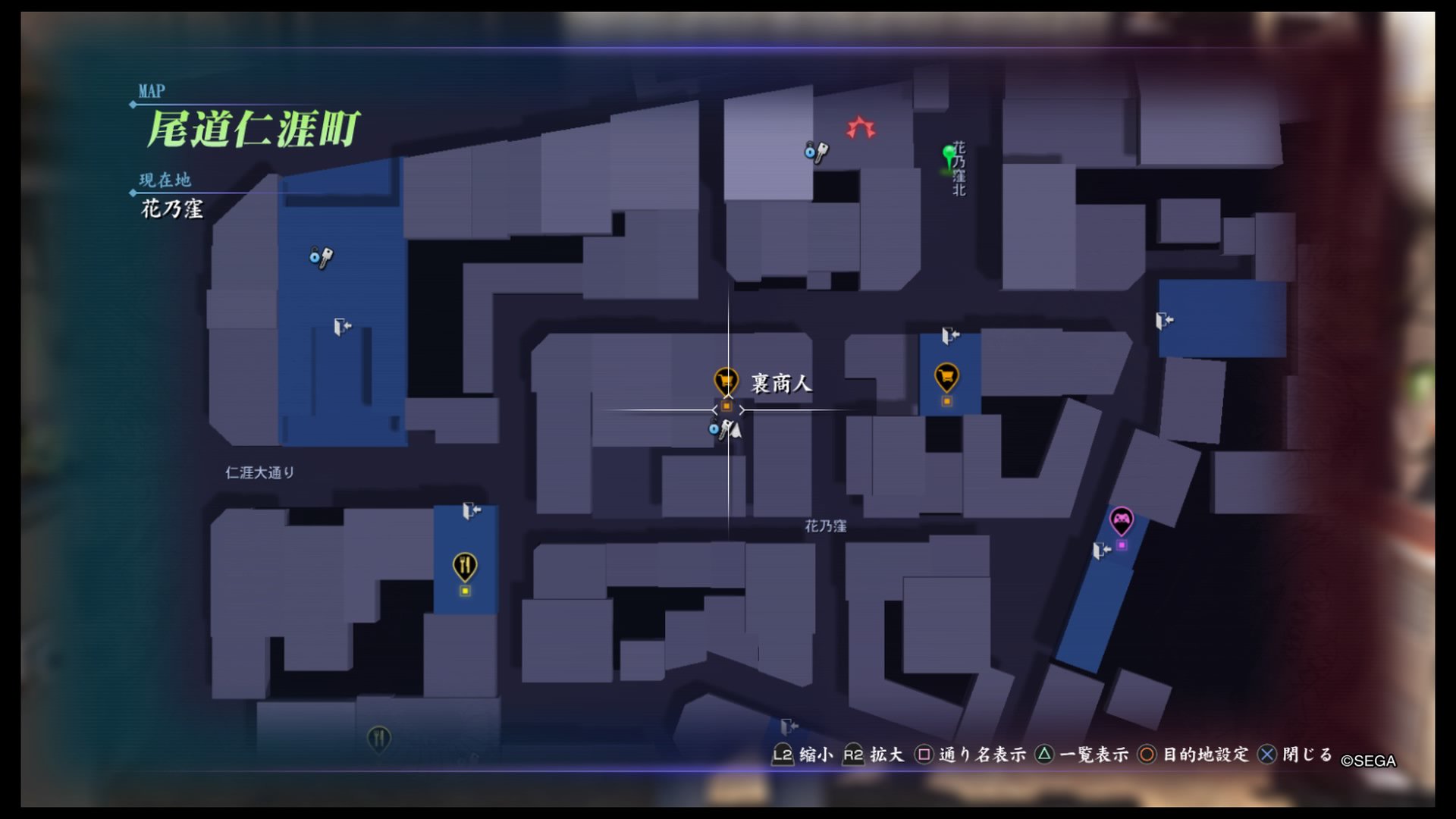The width and height of the screenshot is (1456, 819).
Task: Select the fork-and-knife restaurant marker in the blue building
Action: 465,566
